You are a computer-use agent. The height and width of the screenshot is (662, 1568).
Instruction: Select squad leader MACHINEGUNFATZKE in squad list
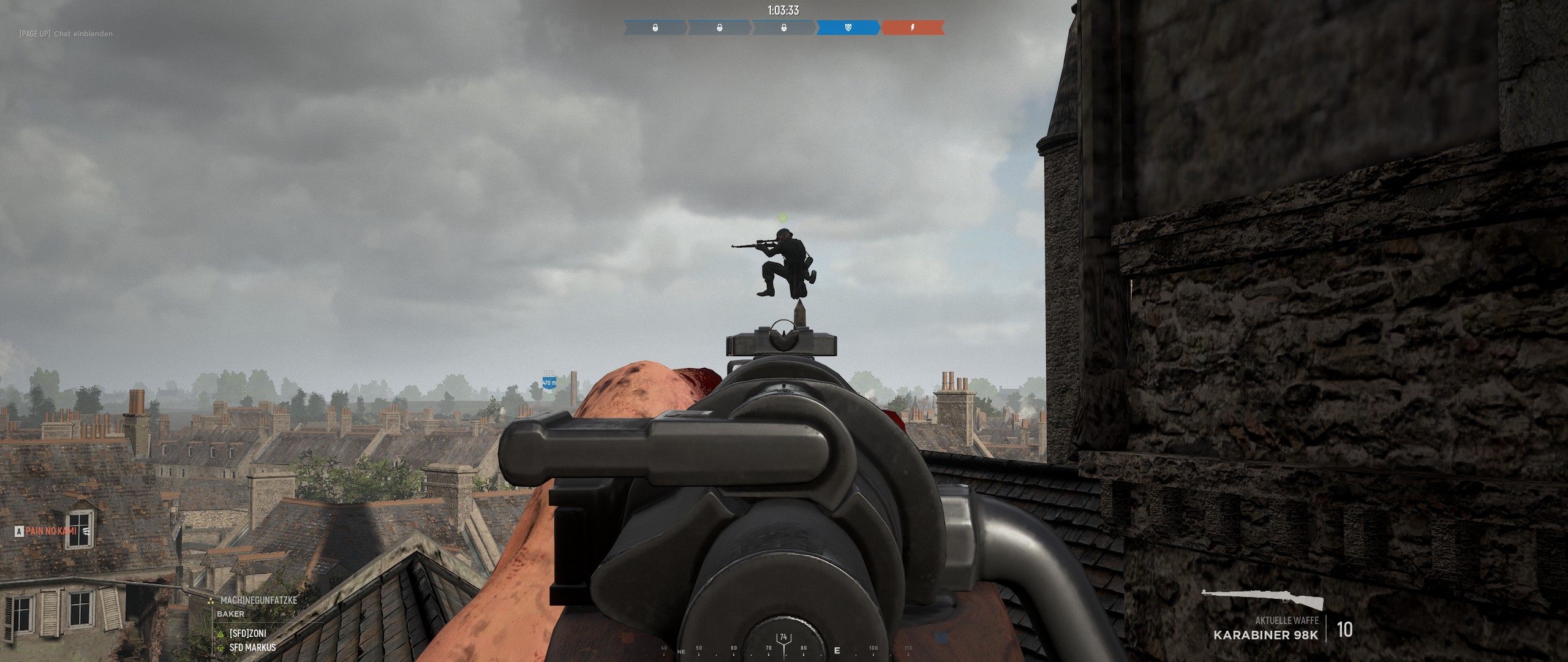click(x=258, y=600)
